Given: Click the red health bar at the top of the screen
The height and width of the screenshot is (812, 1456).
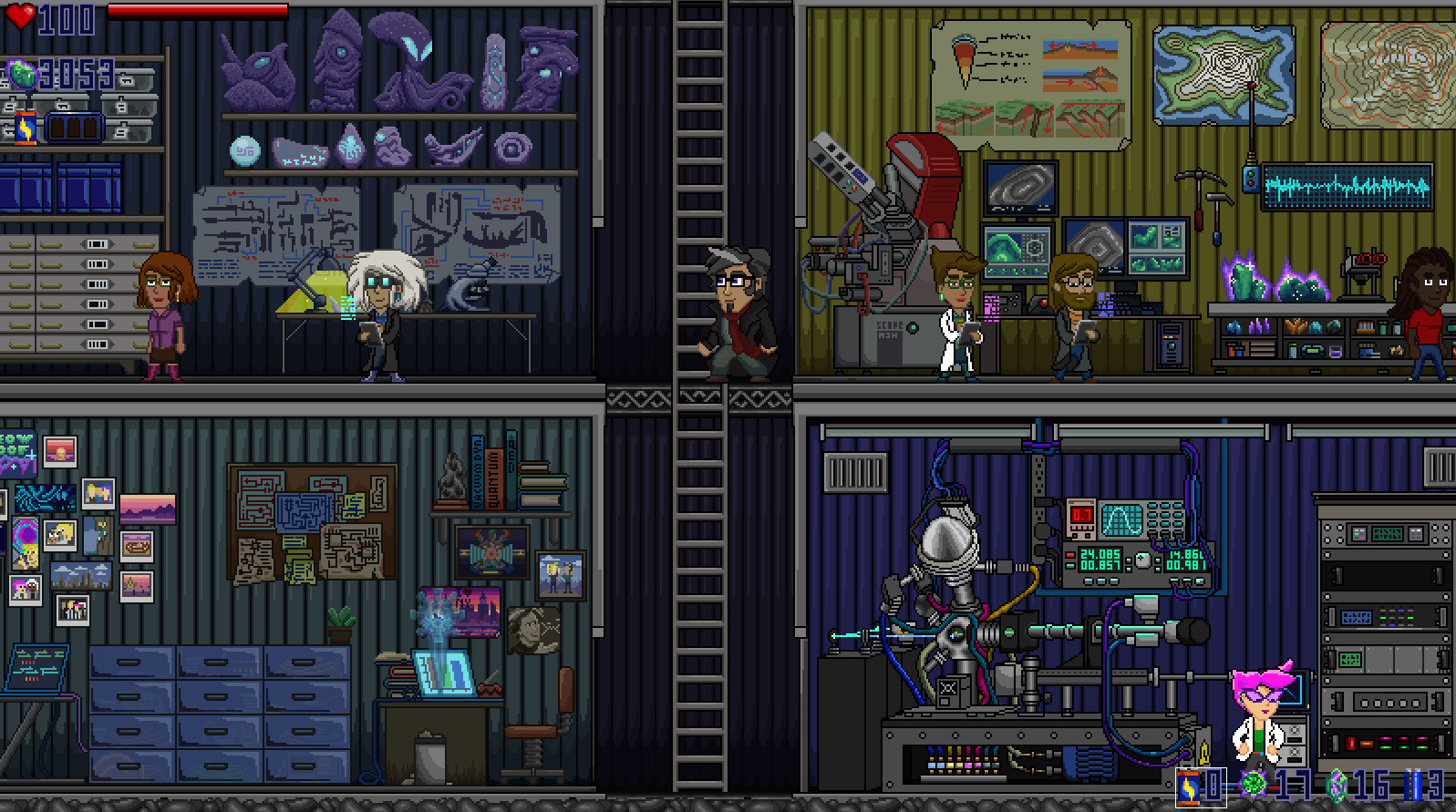Looking at the screenshot, I should (201, 12).
